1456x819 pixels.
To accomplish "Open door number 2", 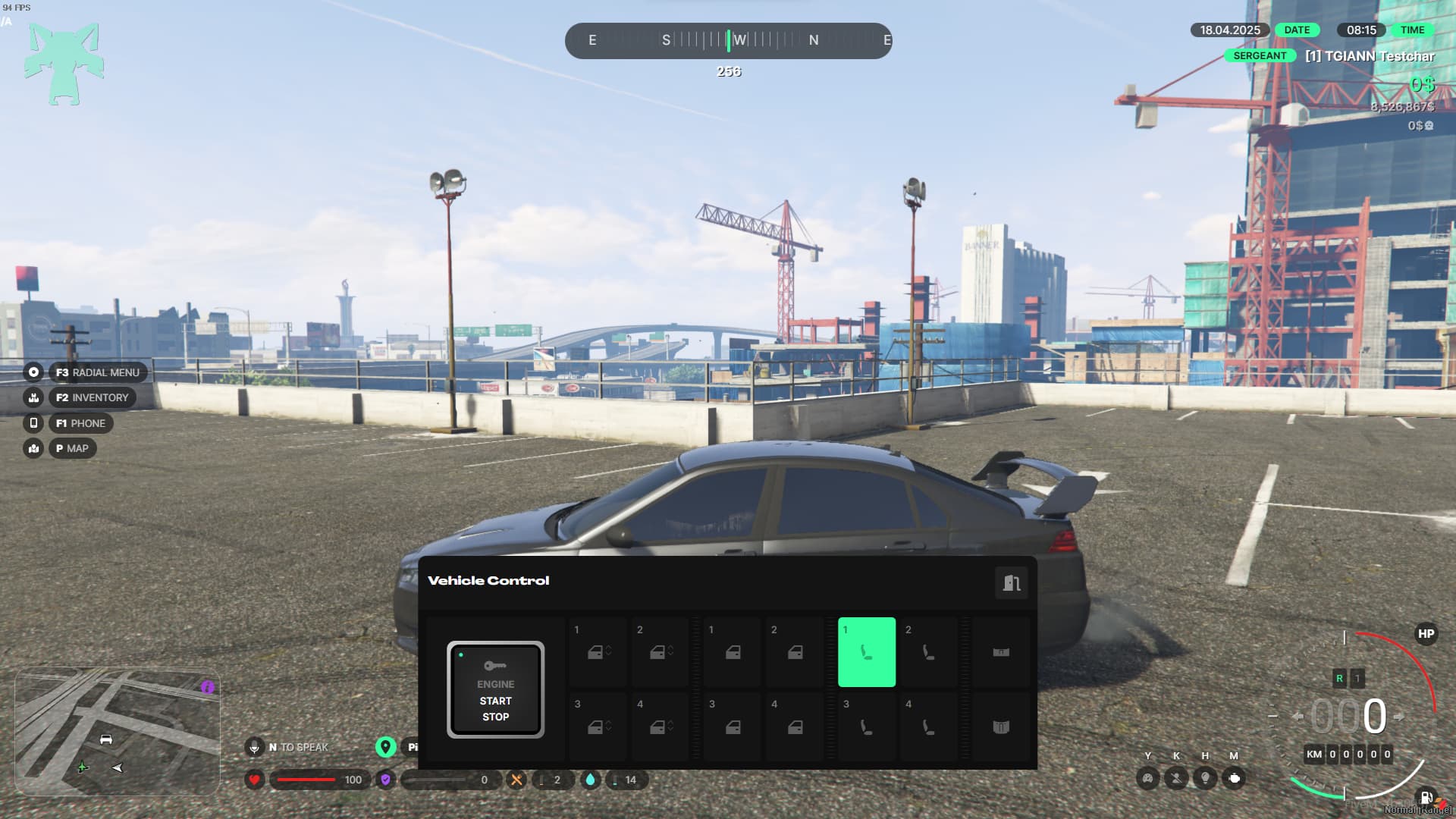I will [x=795, y=652].
